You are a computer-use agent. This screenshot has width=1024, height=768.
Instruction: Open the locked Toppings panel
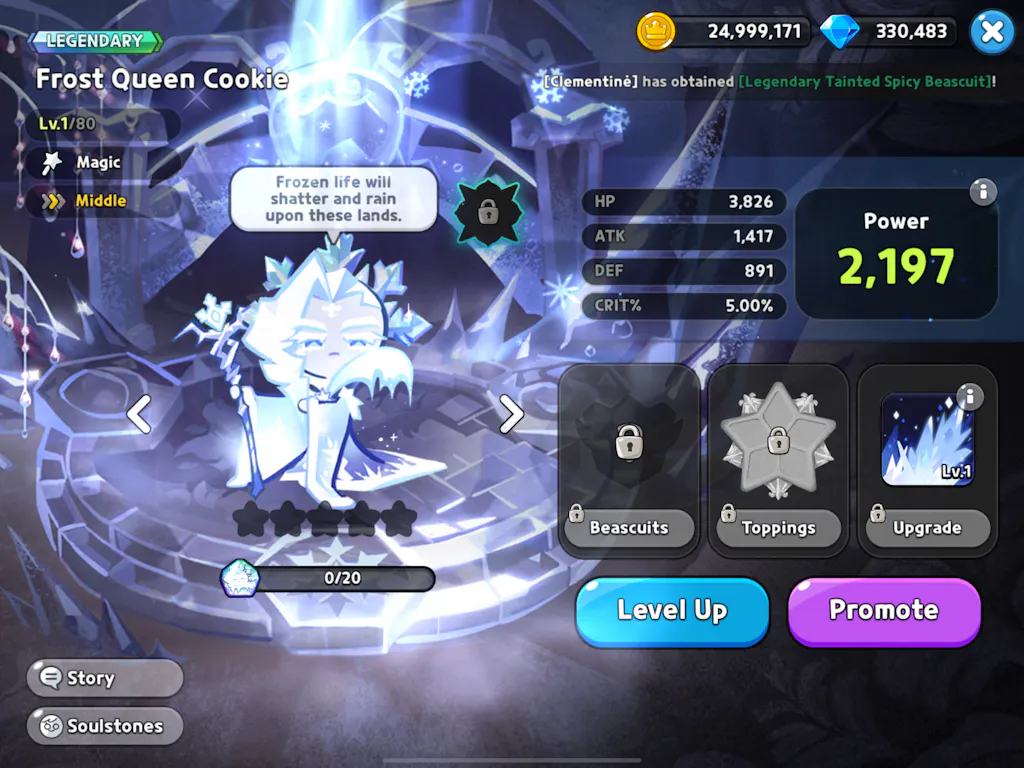778,460
